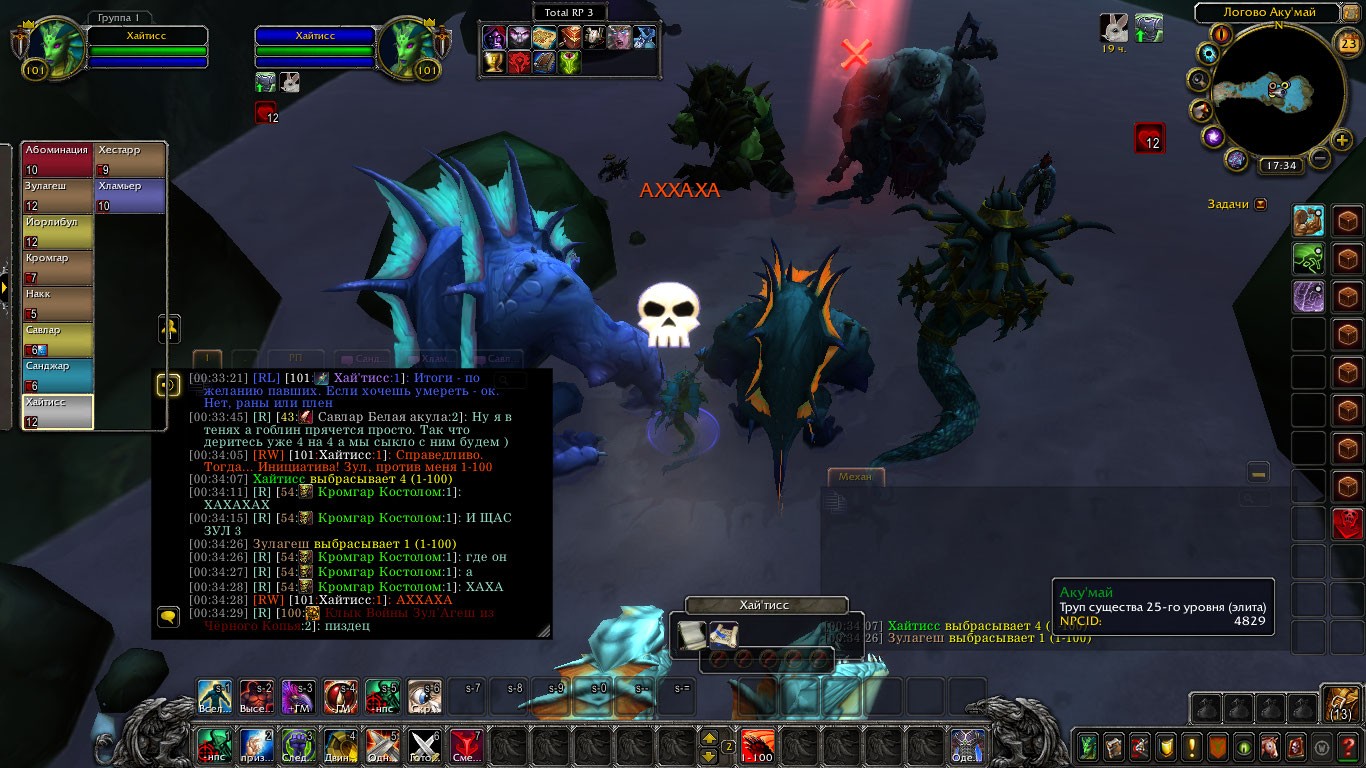The height and width of the screenshot is (768, 1366).
Task: Page the action bar up with arrow
Action: pyautogui.click(x=709, y=738)
